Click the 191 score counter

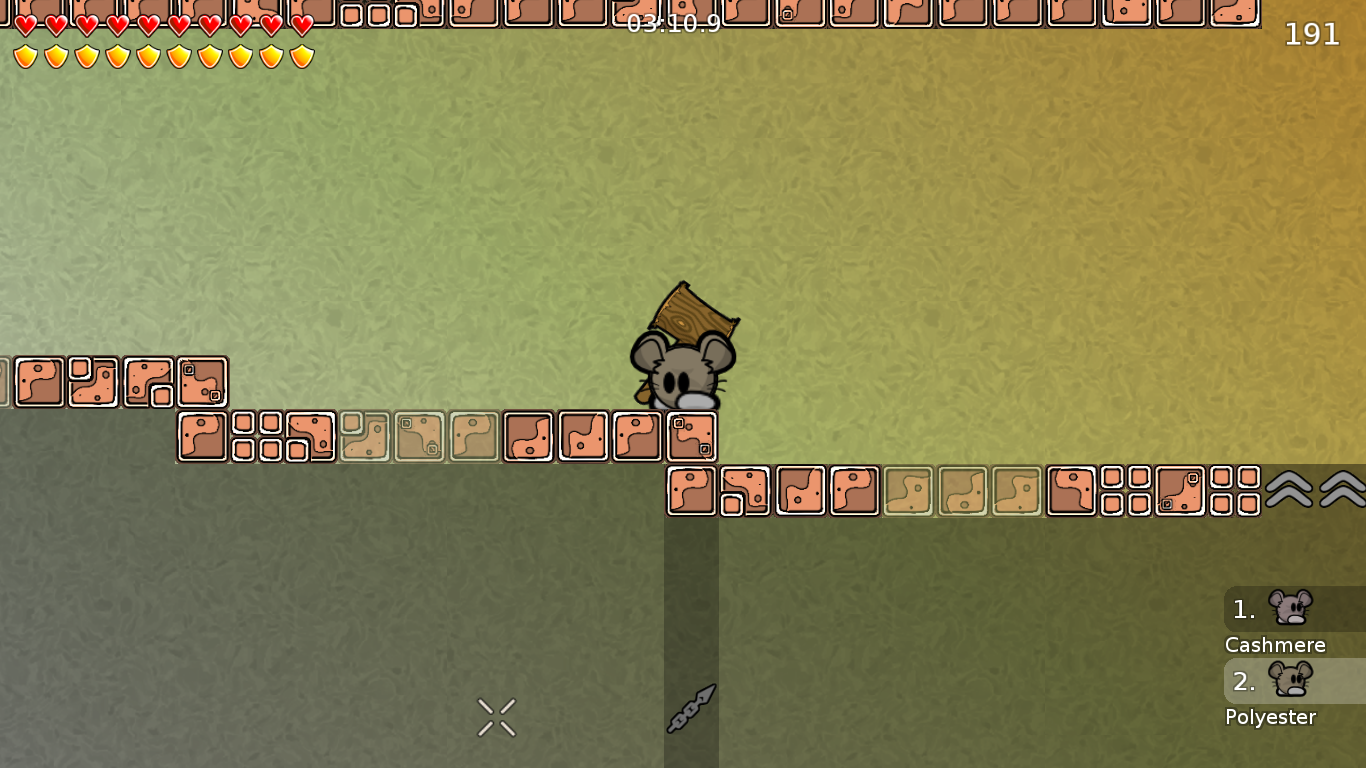point(1311,35)
